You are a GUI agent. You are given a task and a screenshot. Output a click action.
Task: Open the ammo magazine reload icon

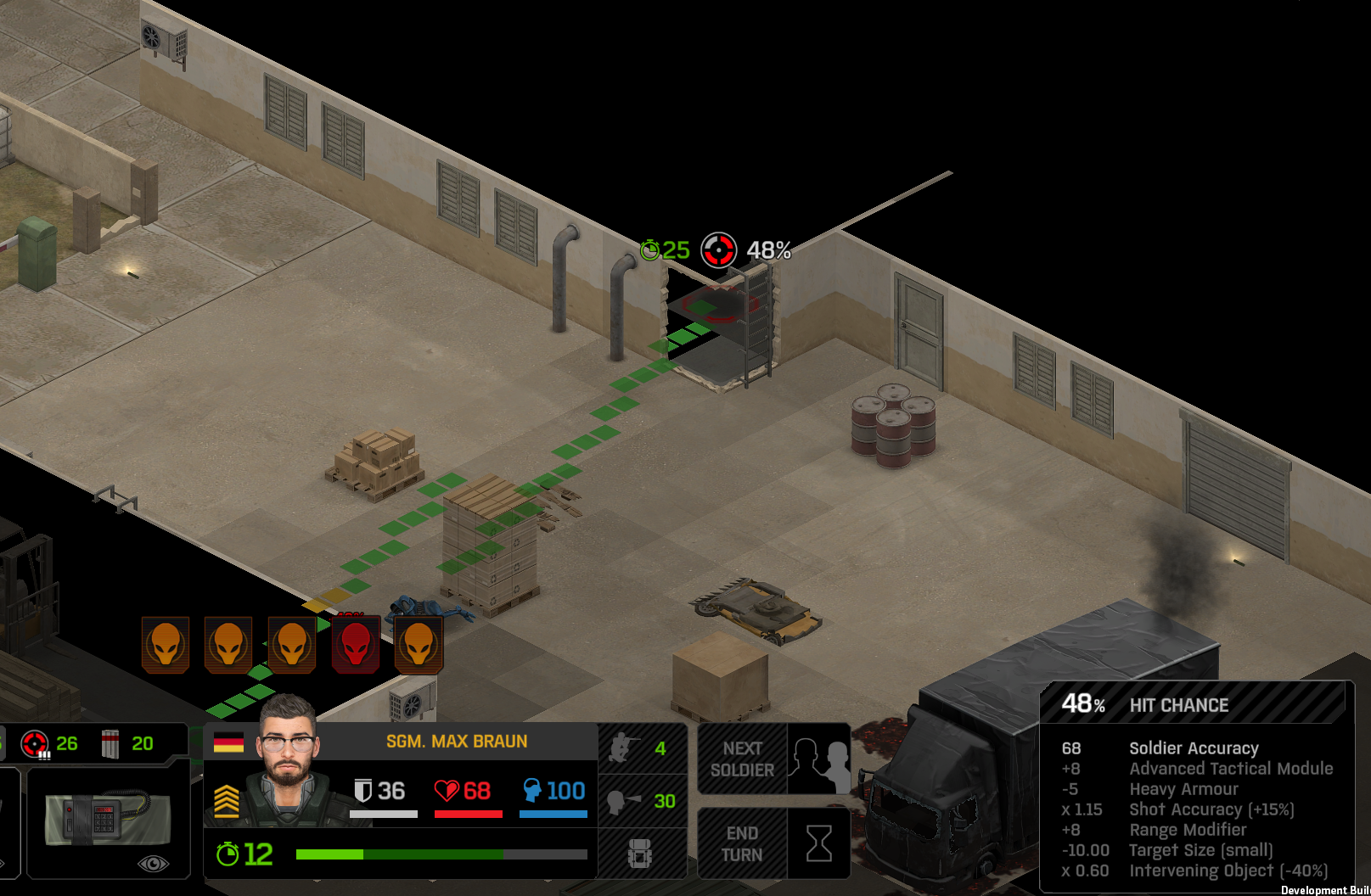click(111, 744)
